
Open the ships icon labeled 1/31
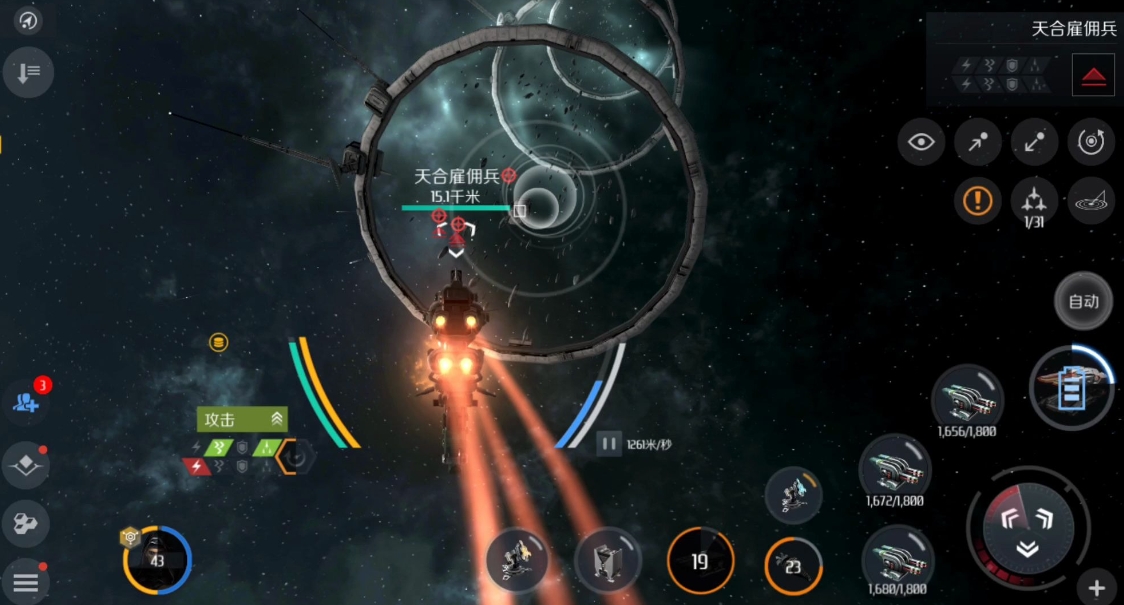point(1034,201)
